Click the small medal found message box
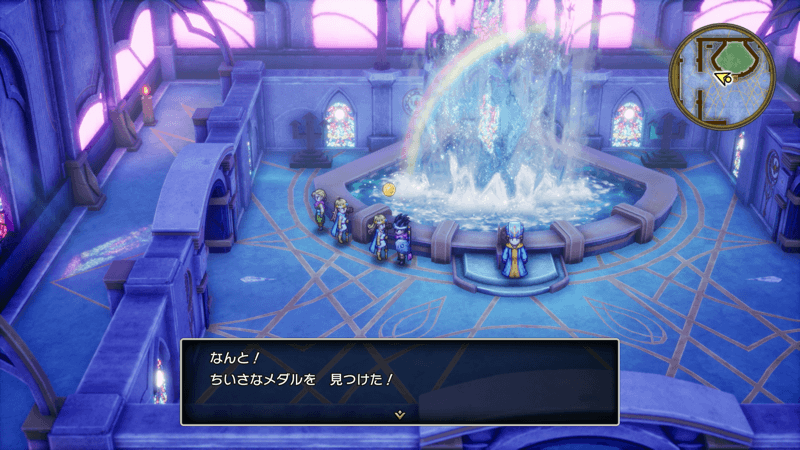This screenshot has width=800, height=450. point(399,380)
